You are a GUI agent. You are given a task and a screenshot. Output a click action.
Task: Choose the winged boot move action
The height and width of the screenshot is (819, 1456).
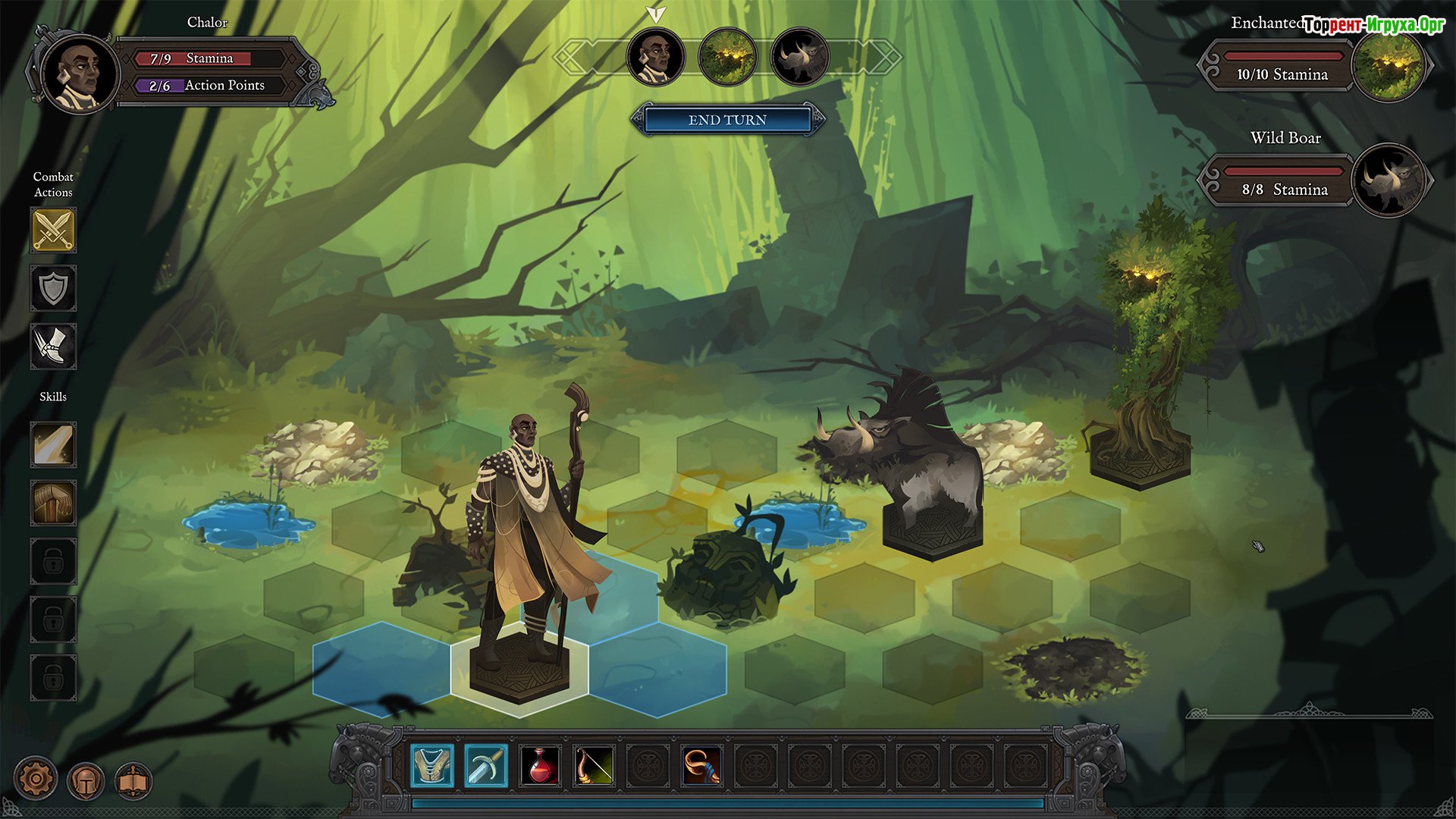point(53,347)
